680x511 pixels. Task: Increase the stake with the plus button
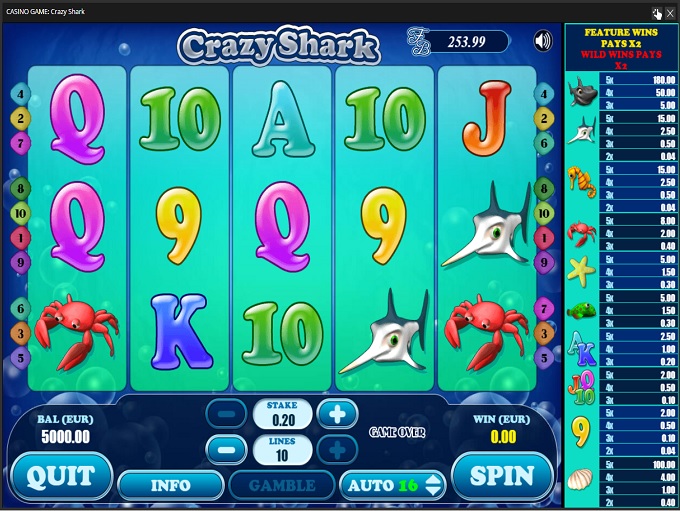[337, 412]
